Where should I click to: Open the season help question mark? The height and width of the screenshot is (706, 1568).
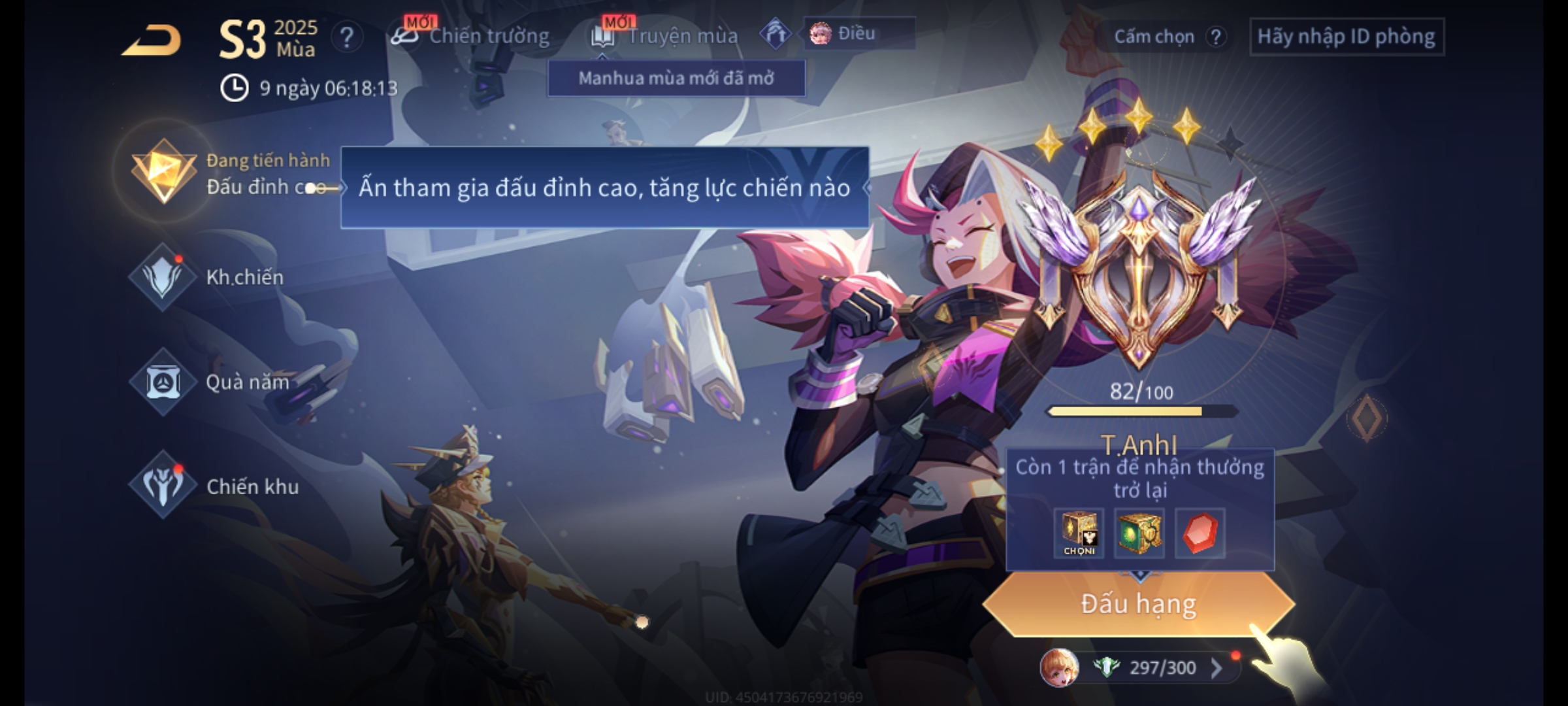(x=346, y=37)
